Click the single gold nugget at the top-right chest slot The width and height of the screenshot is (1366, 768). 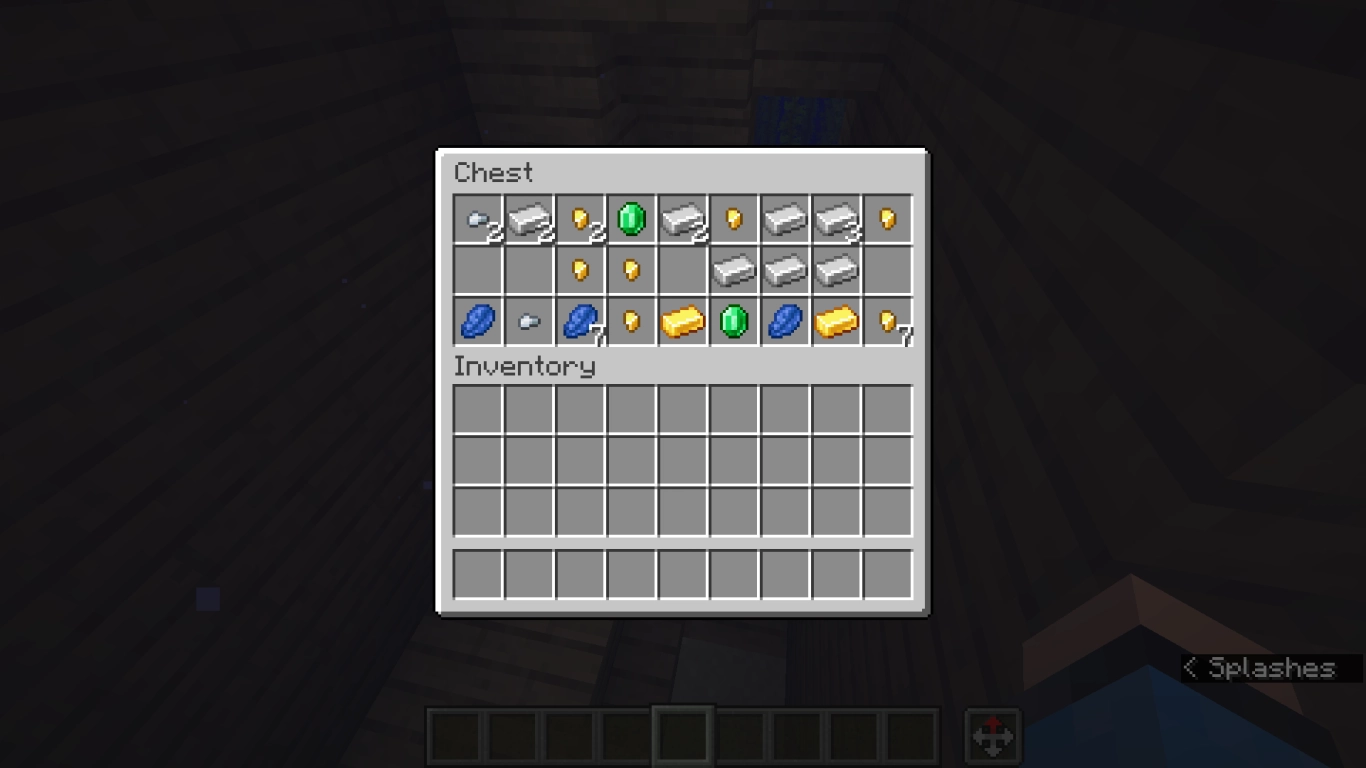889,220
